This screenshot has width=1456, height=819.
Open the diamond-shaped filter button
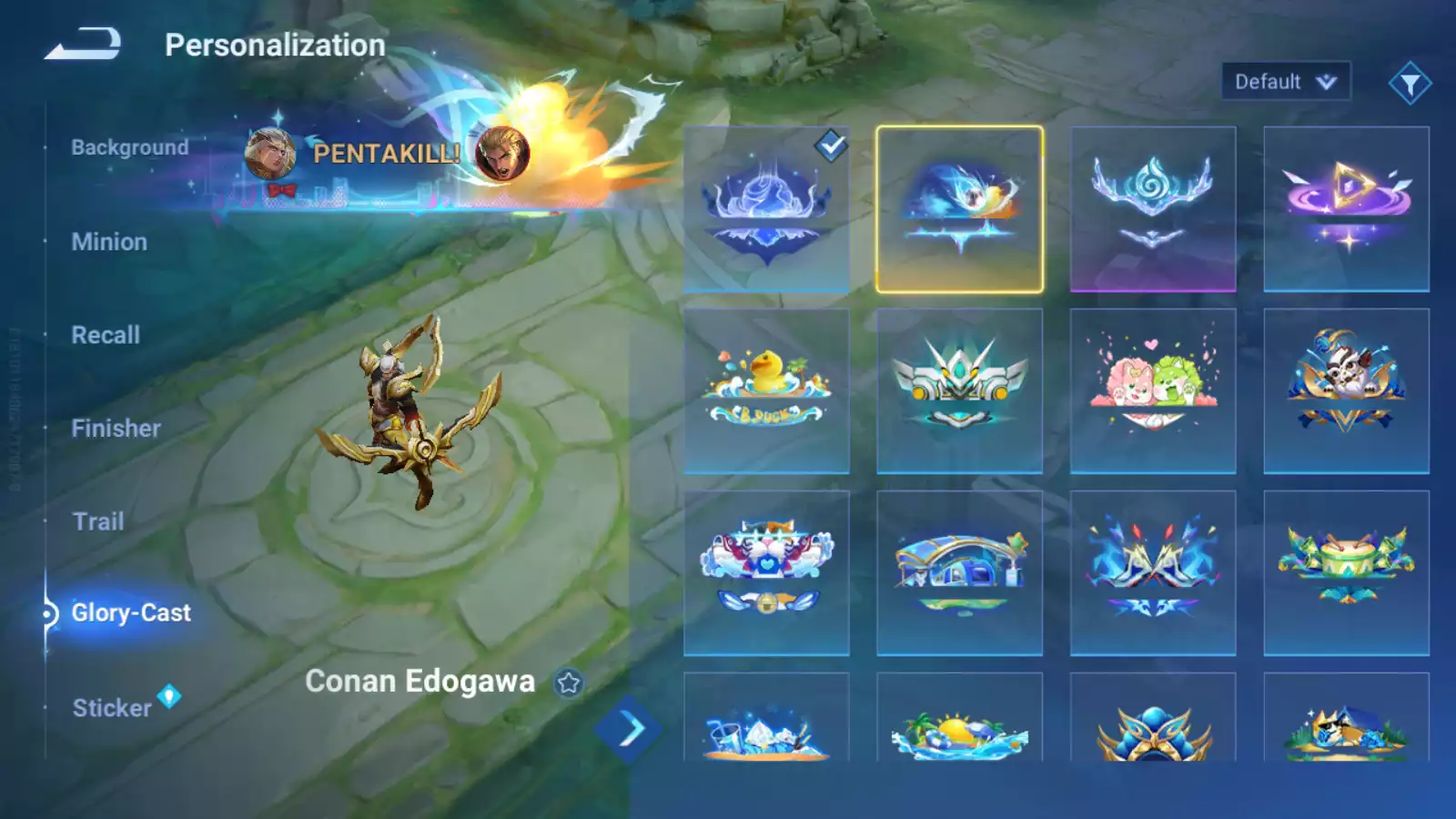1410,84
